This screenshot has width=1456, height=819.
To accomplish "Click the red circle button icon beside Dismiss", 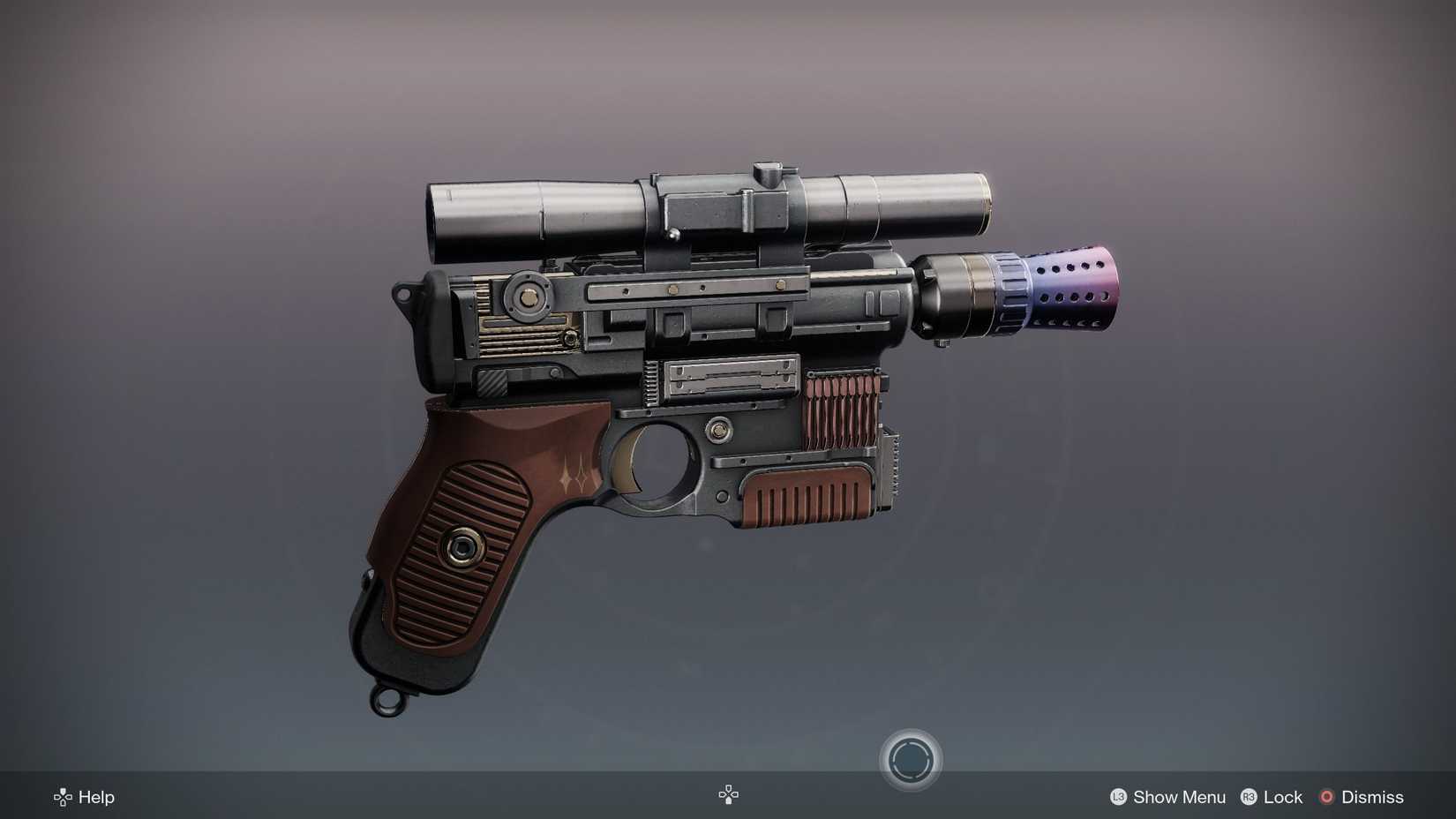I will 1325,797.
